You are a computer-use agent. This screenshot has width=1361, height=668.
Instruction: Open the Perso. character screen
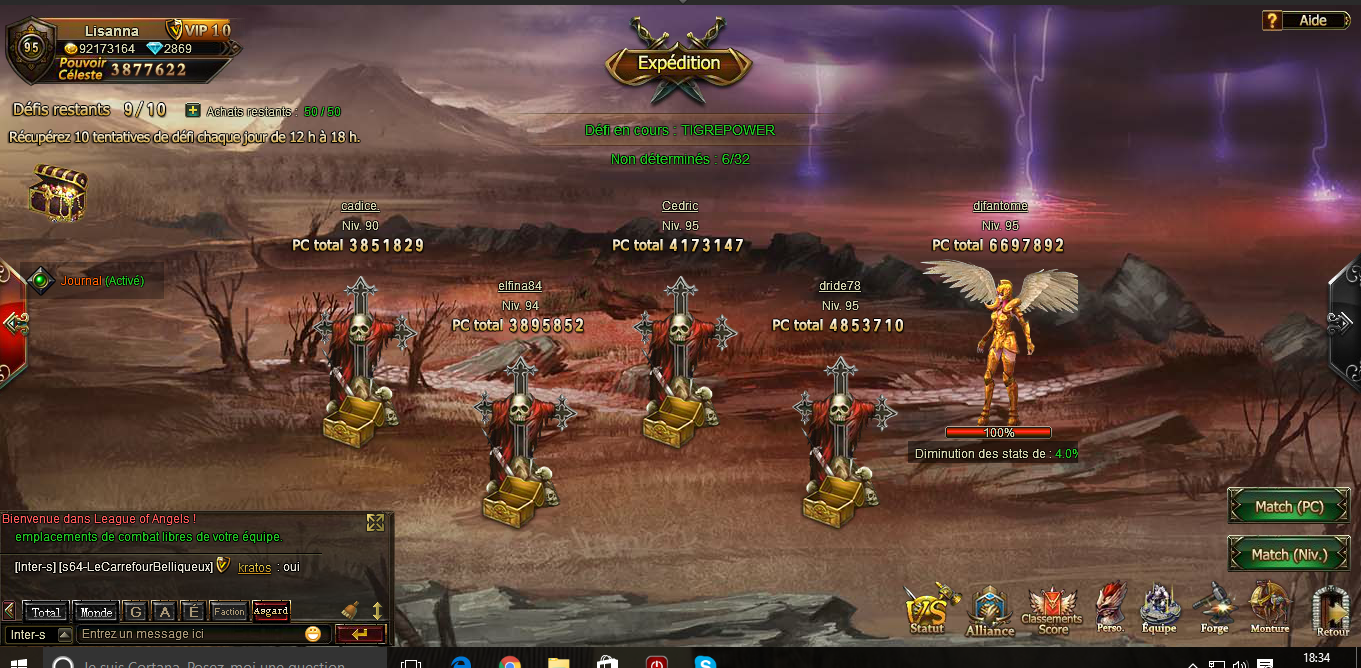coord(1110,608)
